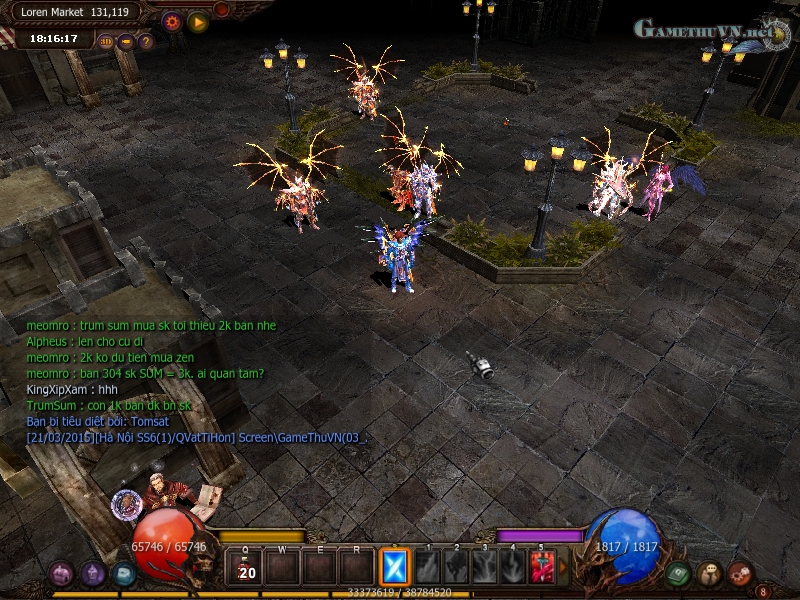800x600 pixels.
Task: Open the pink helmet character icon
Action: point(61,574)
